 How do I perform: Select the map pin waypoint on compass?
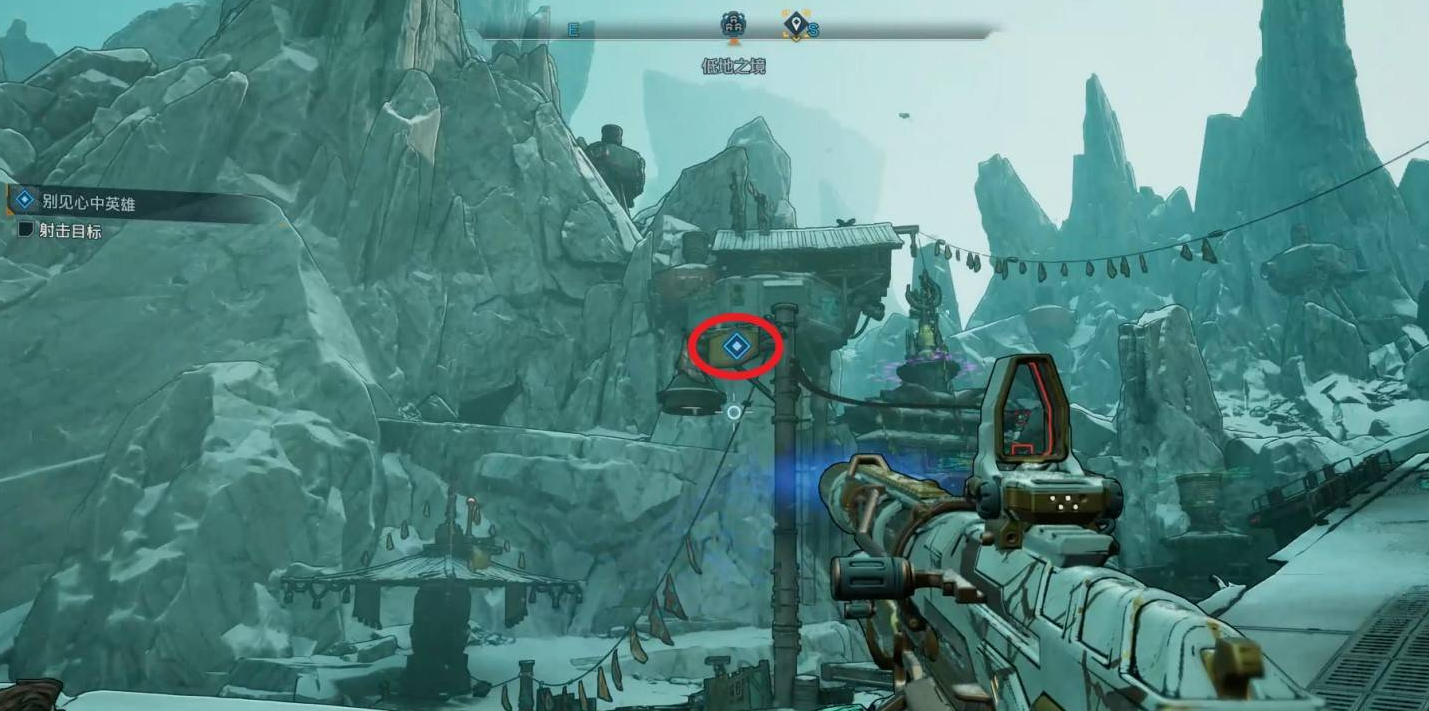tap(795, 25)
